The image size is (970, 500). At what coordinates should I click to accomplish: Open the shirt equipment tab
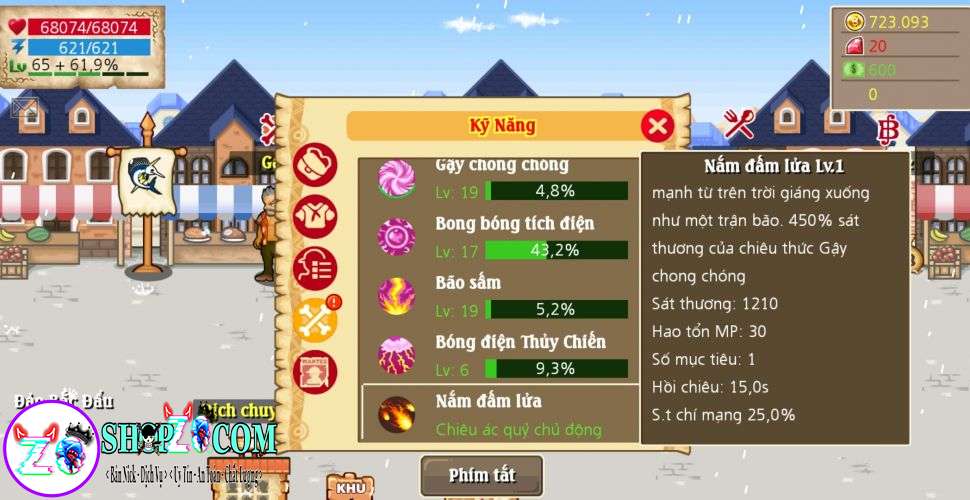(x=314, y=216)
